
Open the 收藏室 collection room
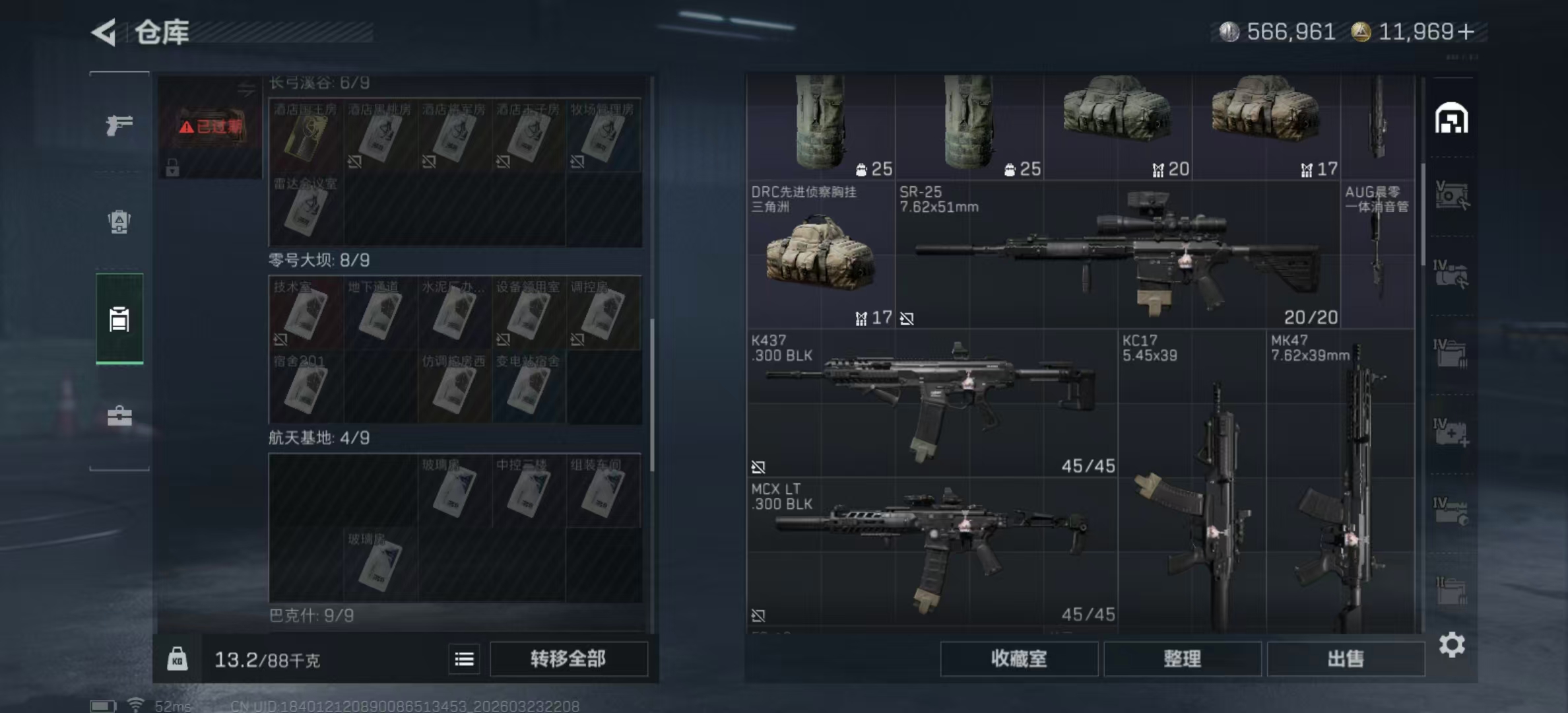coord(1018,659)
